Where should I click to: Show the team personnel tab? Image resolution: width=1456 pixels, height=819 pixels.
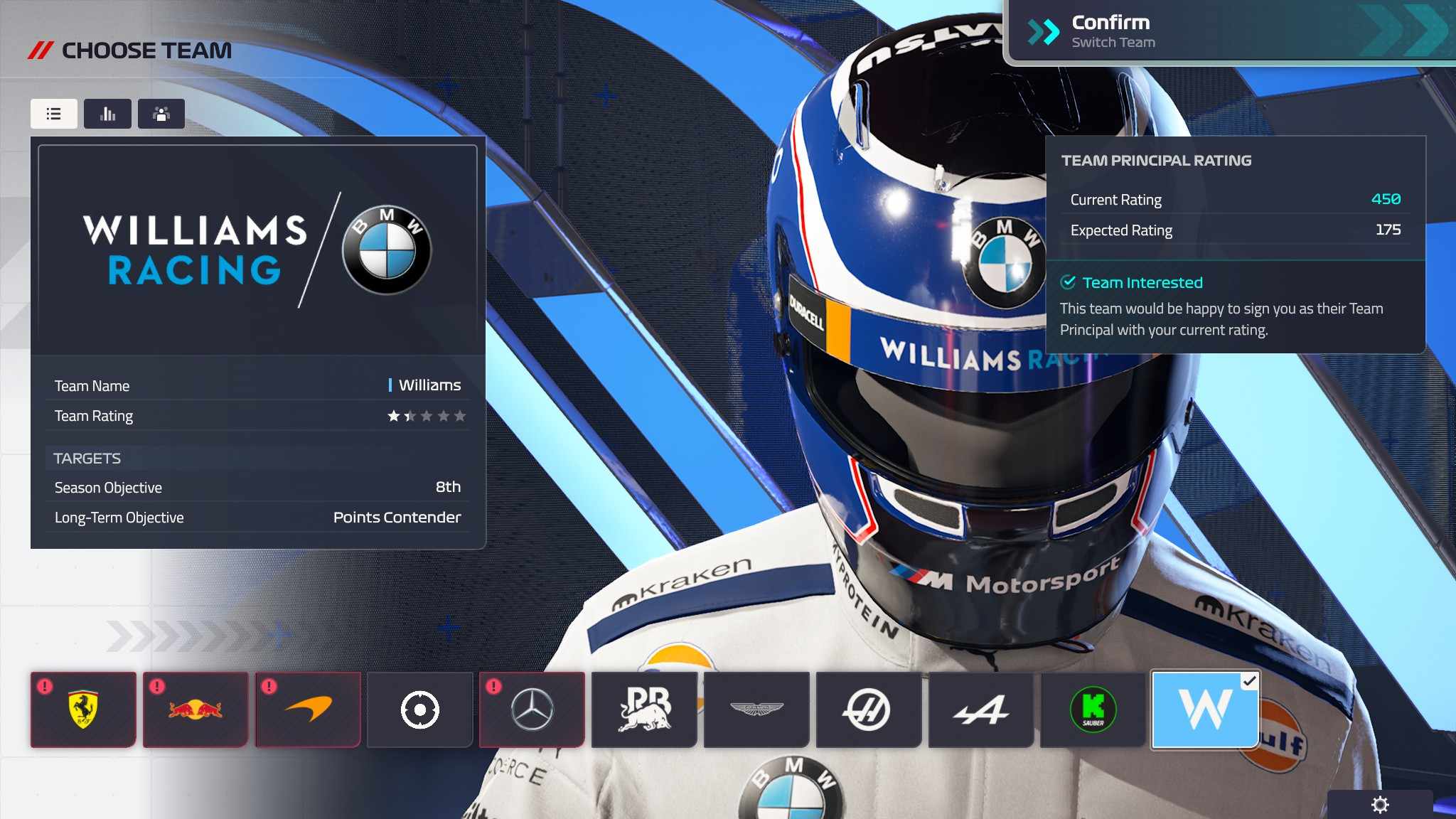[161, 114]
